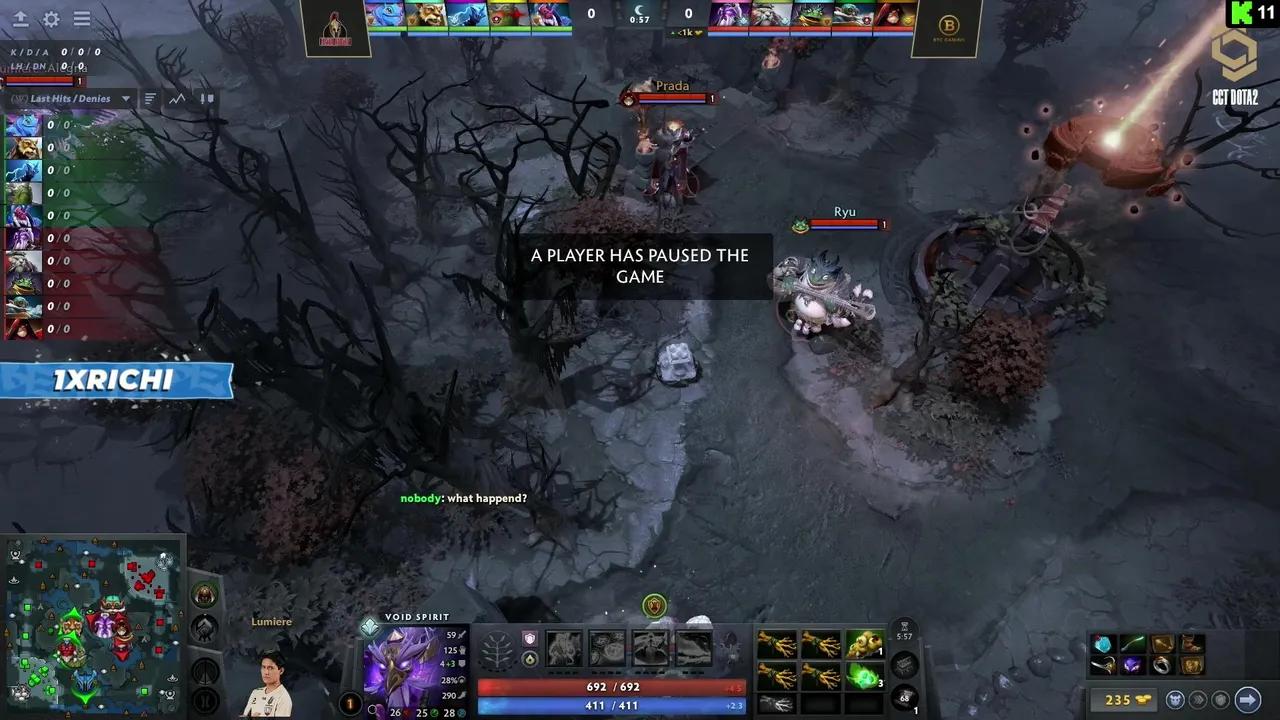
Task: Select Prada's hero portrait in the top bar
Action: [x=887, y=14]
